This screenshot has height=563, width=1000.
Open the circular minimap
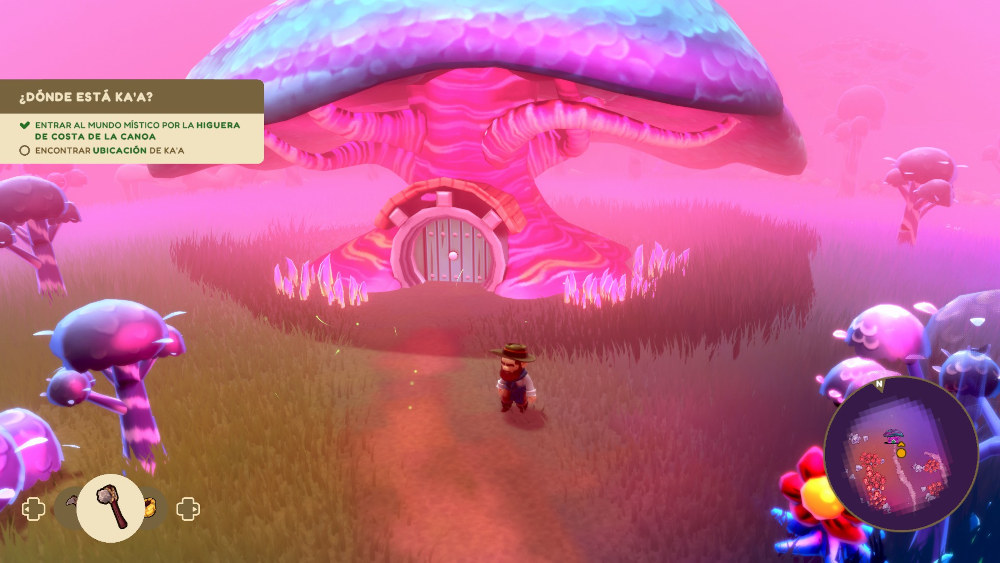pyautogui.click(x=900, y=453)
